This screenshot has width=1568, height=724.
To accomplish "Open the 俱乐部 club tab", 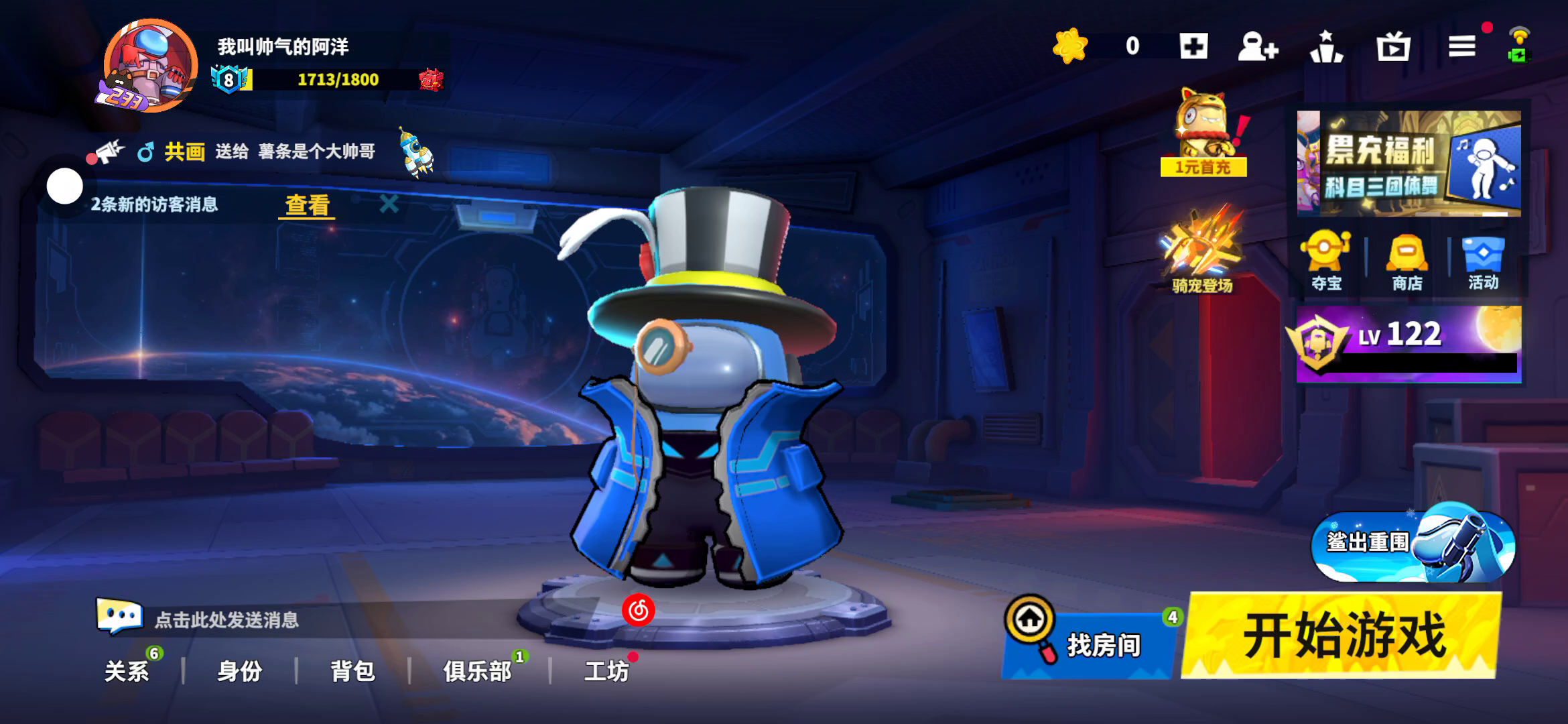I will point(477,670).
